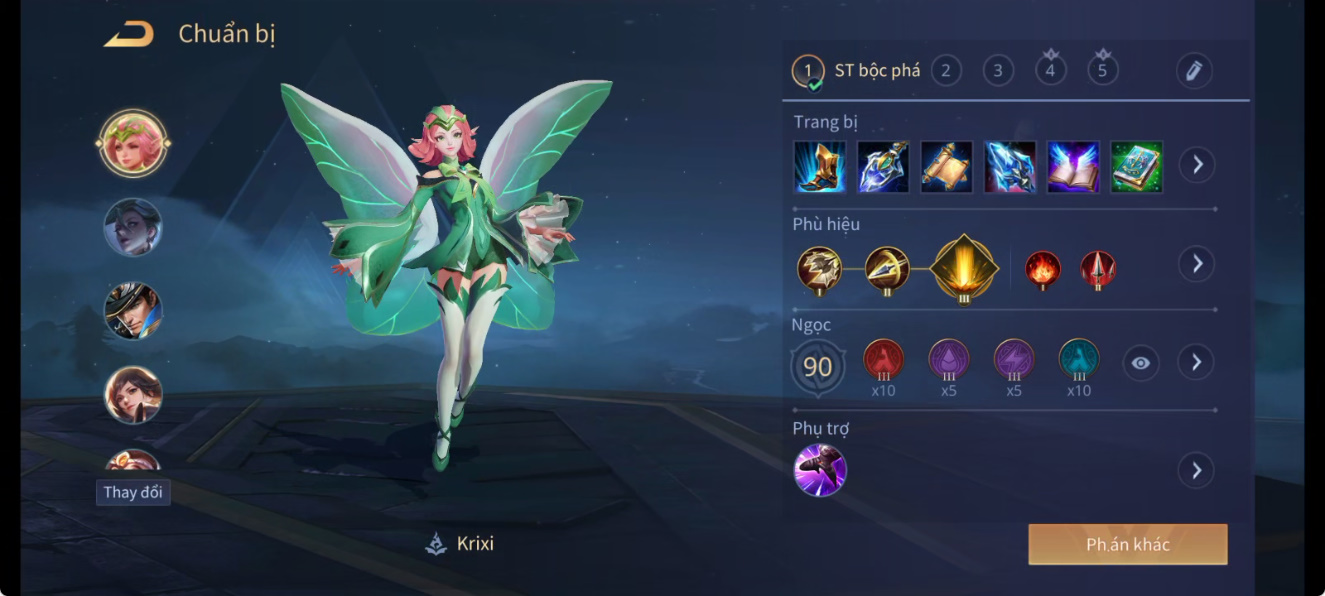Open the Ngọc rune arrow
The image size is (1325, 596).
(1196, 362)
